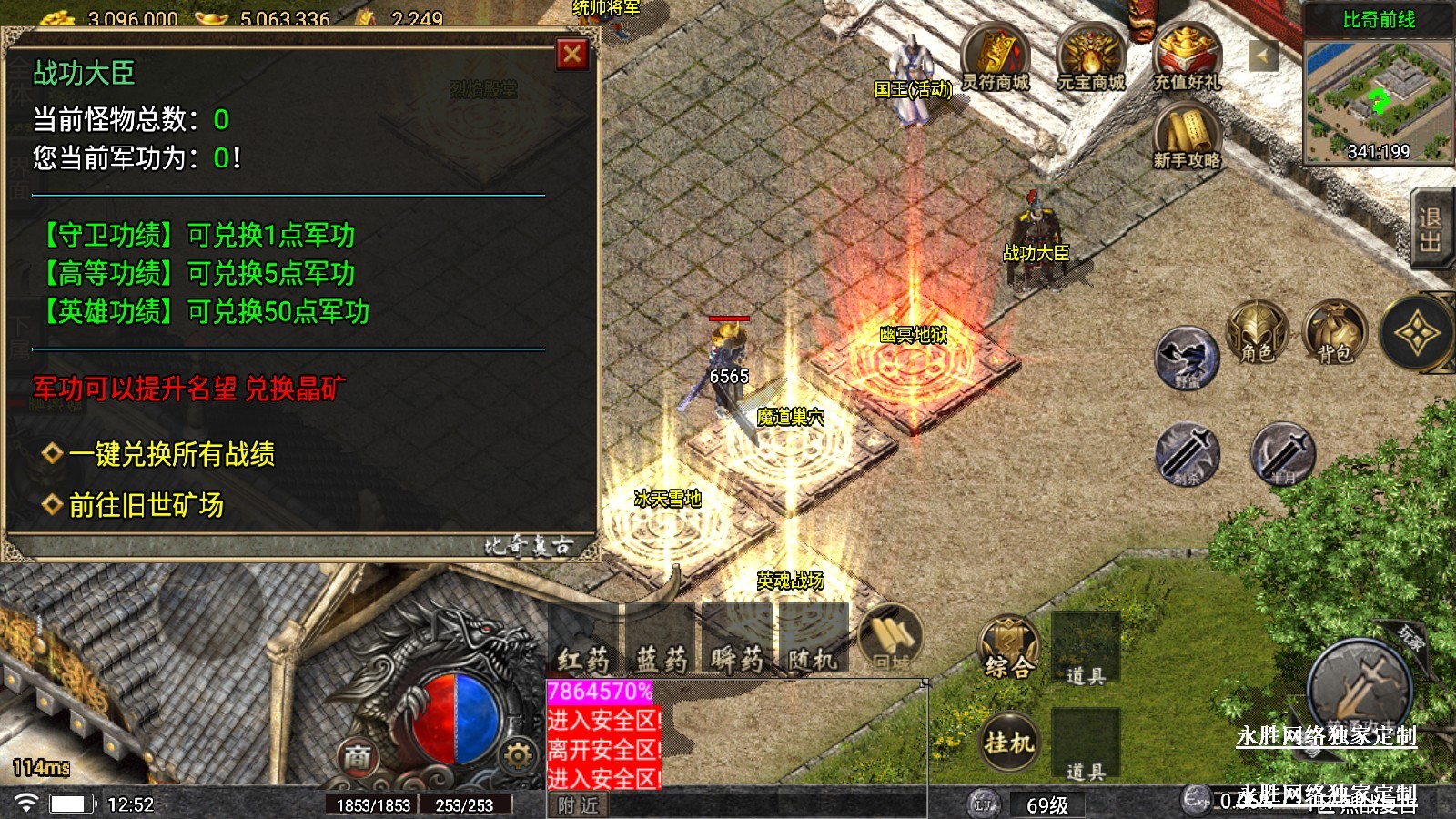The height and width of the screenshot is (819, 1456).
Task: Open the 角色 character sheet
Action: click(x=1257, y=333)
